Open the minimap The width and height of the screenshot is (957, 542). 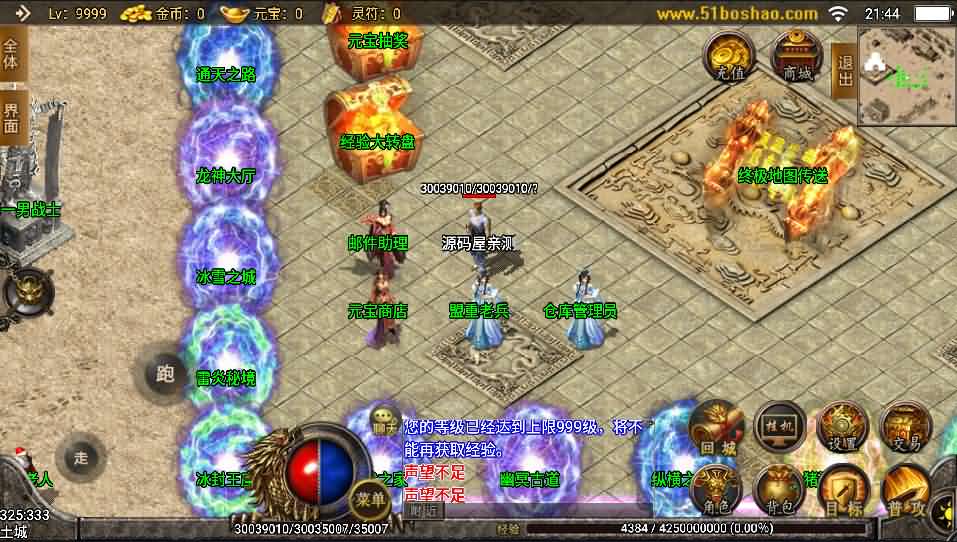tap(906, 75)
